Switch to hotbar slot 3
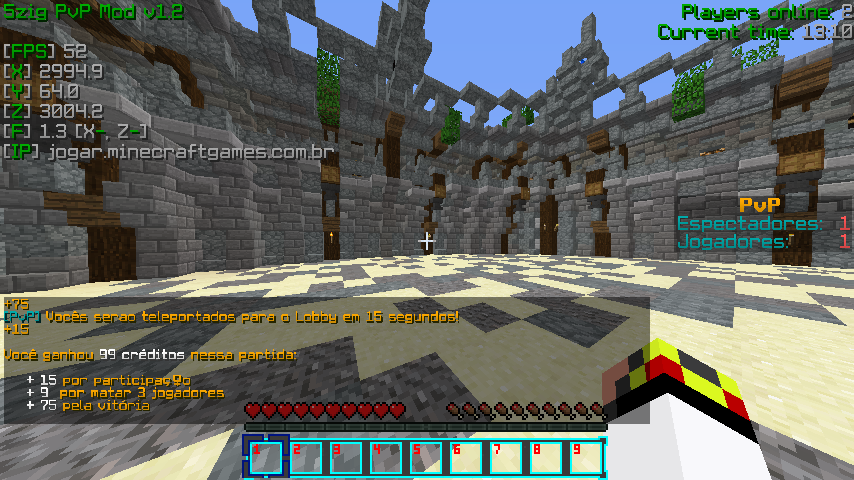Viewport: 854px width, 480px height. pyautogui.click(x=346, y=457)
